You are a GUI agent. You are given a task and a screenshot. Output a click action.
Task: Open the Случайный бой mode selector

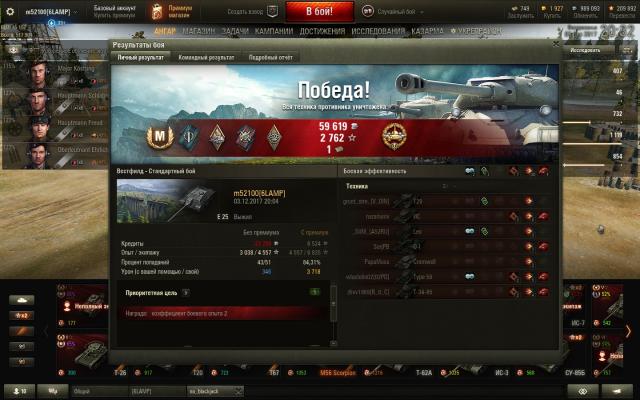[x=385, y=11]
